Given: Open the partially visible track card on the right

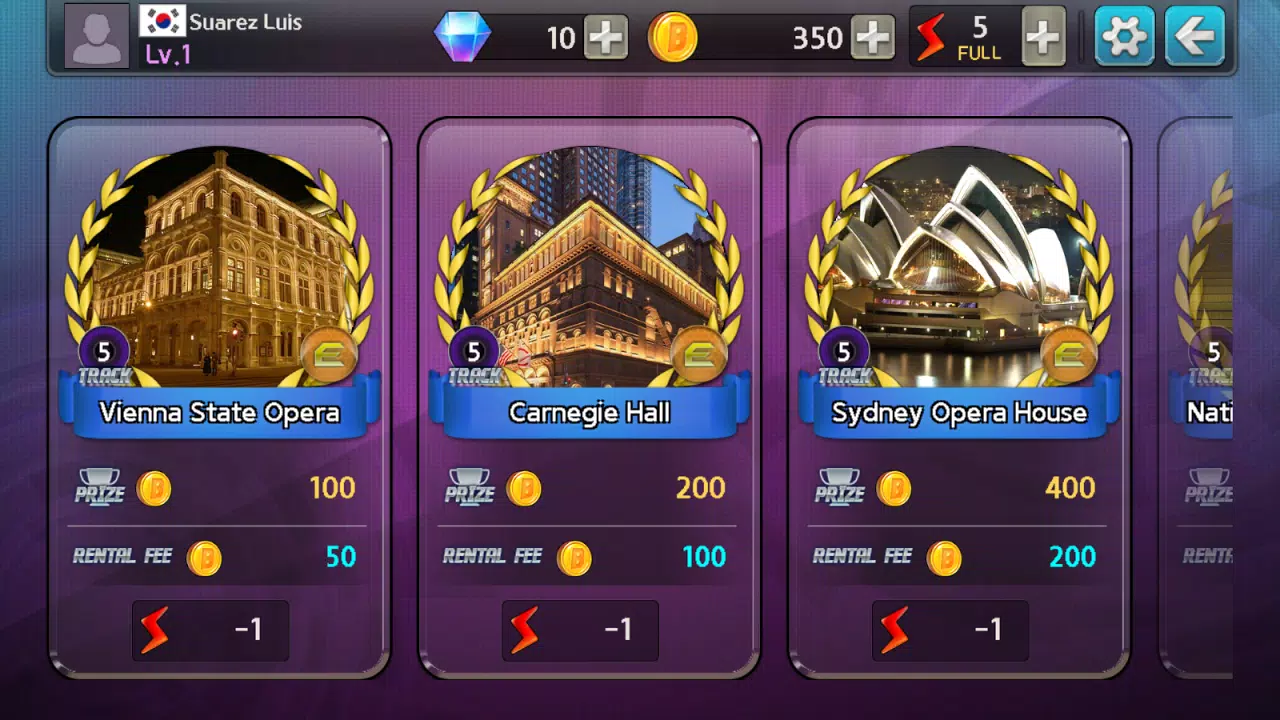Looking at the screenshot, I should tap(1230, 400).
